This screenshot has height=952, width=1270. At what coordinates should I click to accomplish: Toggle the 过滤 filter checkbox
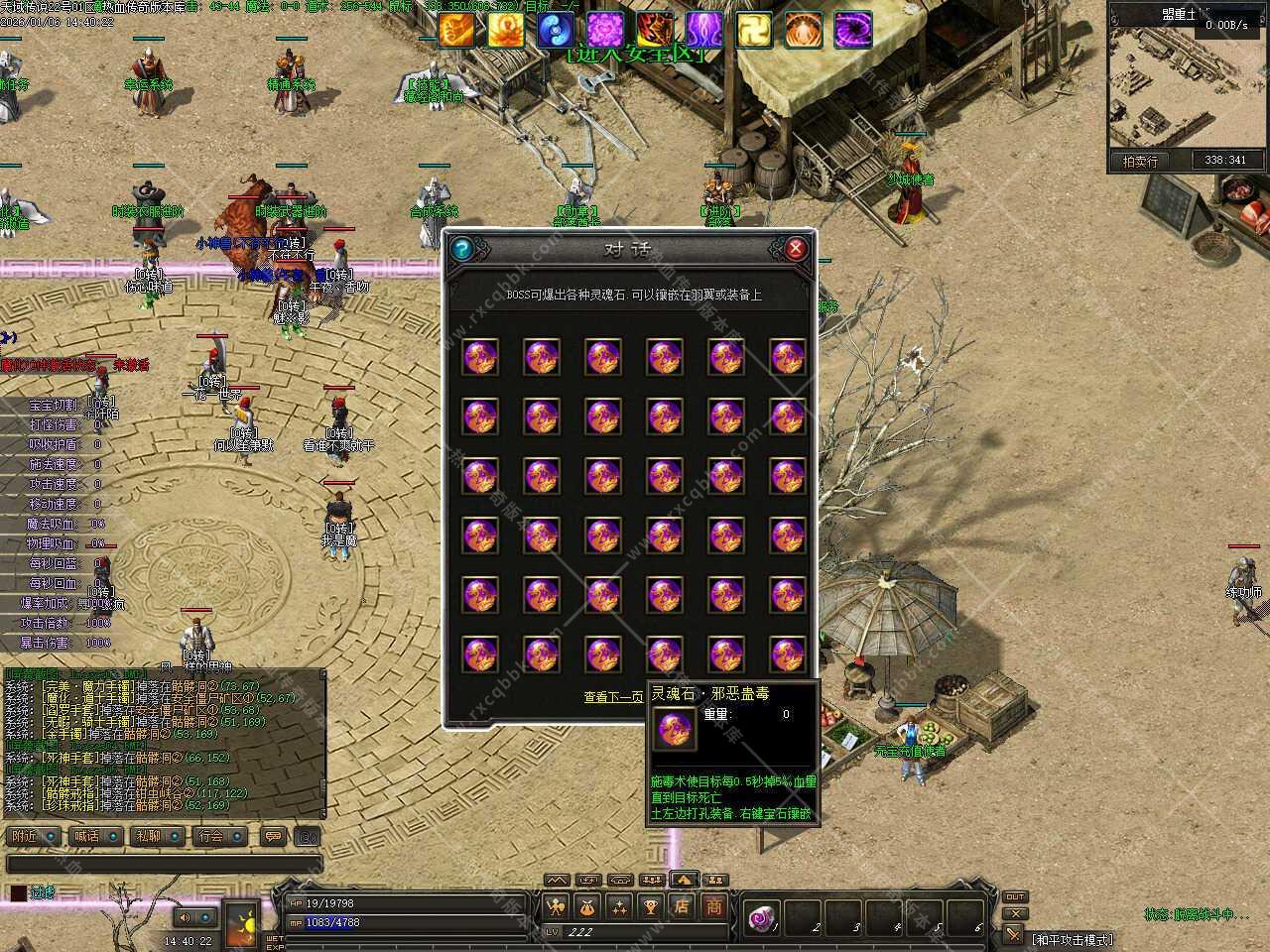tap(19, 892)
